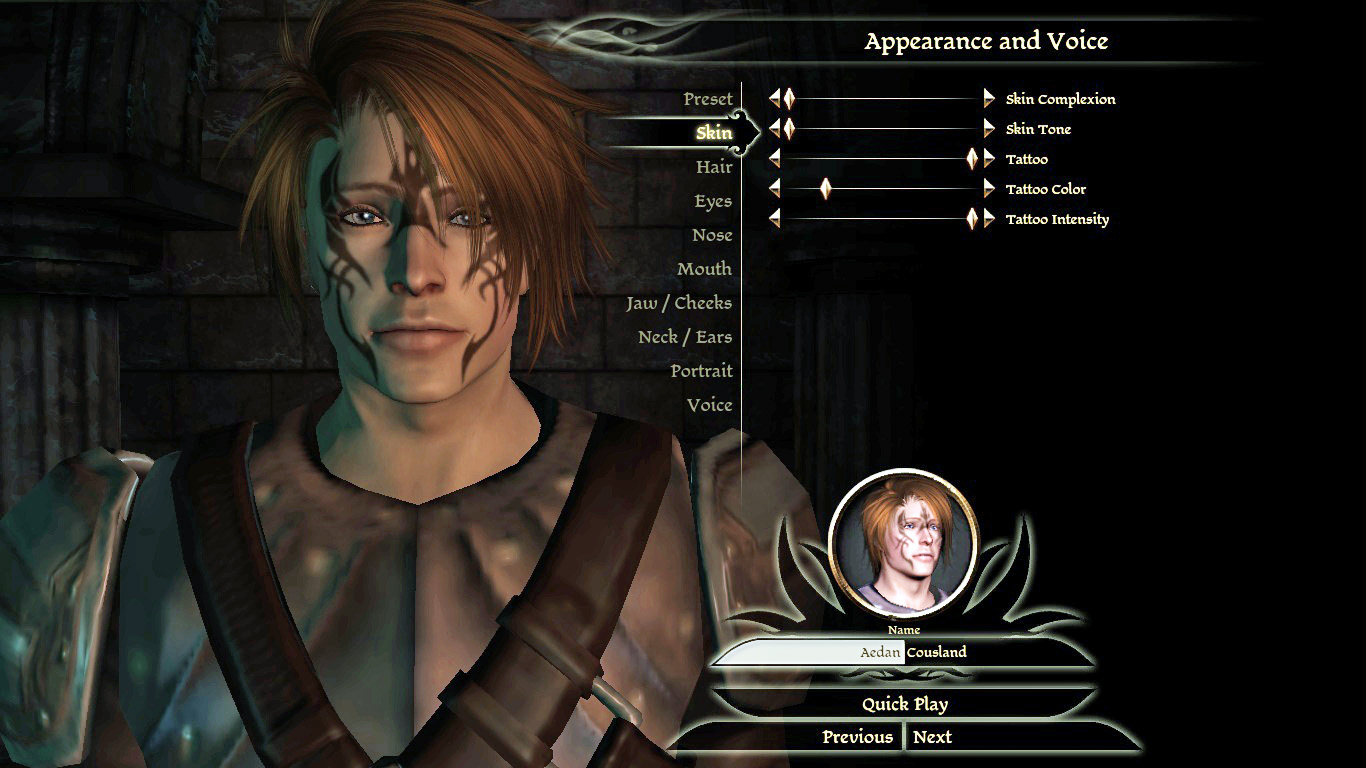The width and height of the screenshot is (1366, 768).
Task: Click the Tattoo Color slider handle
Action: tap(825, 189)
